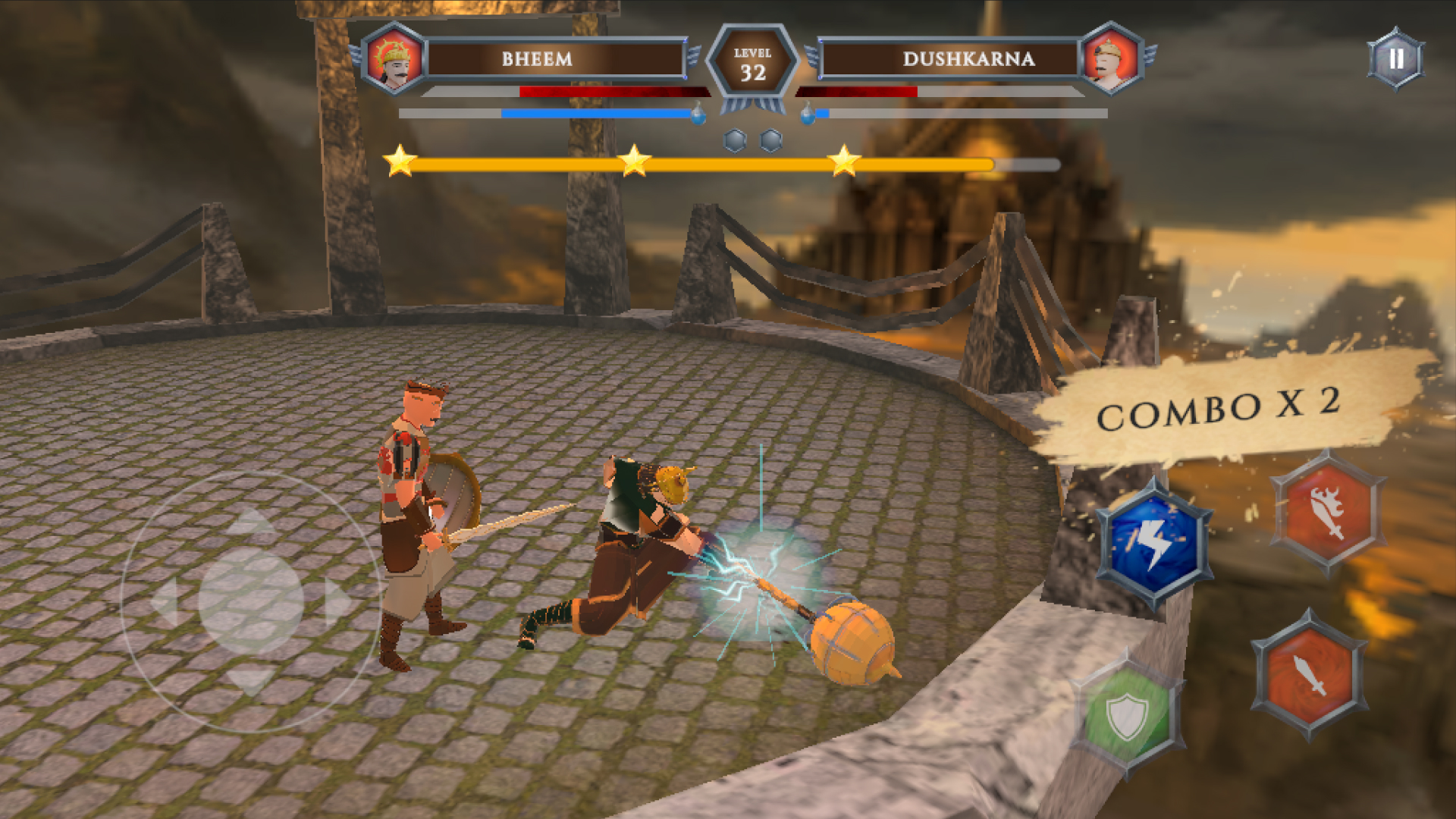Tap the red sword attack button
Screen dimensions: 1456x819
[x=1310, y=674]
